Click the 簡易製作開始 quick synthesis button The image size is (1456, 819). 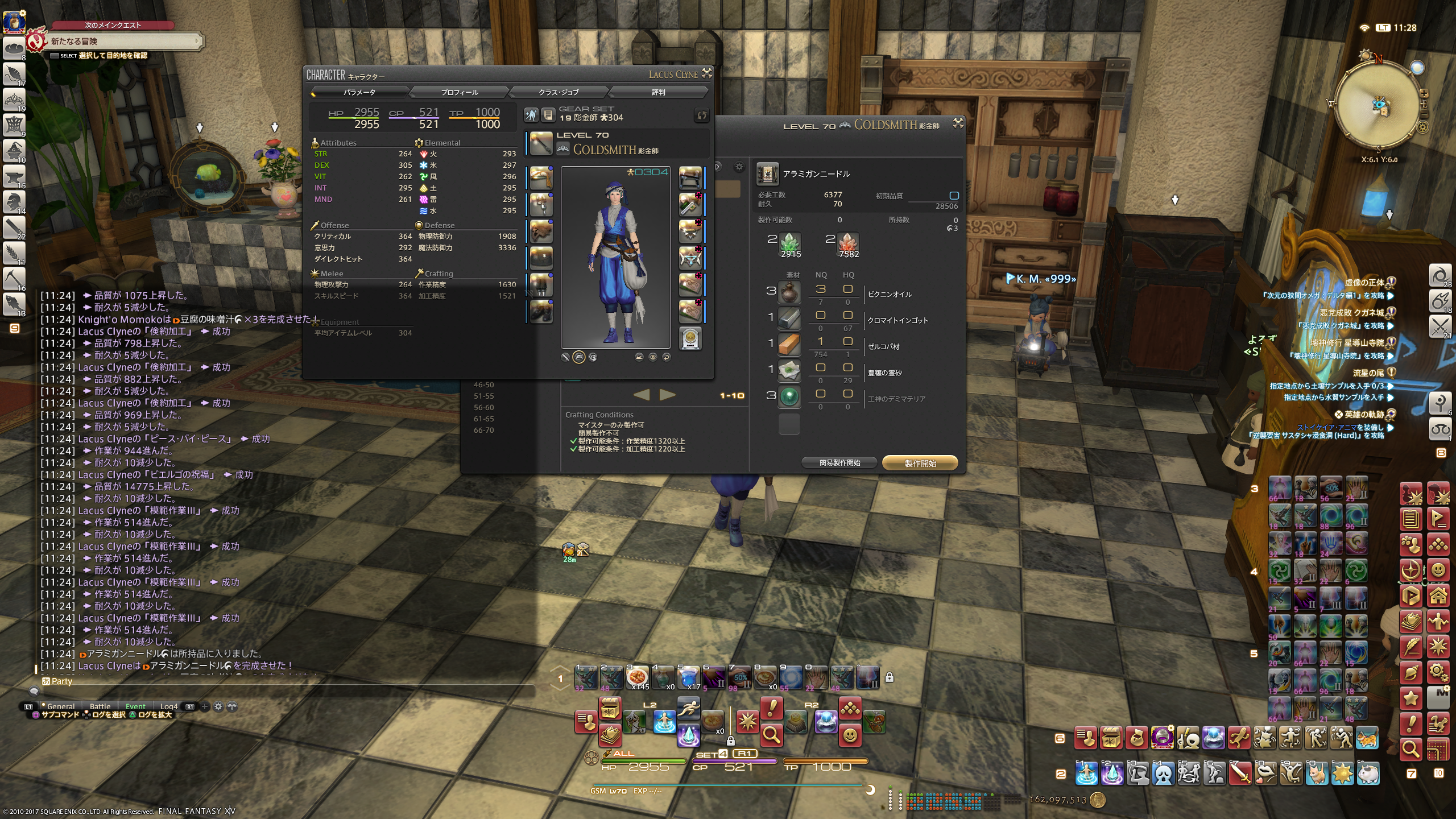(839, 463)
